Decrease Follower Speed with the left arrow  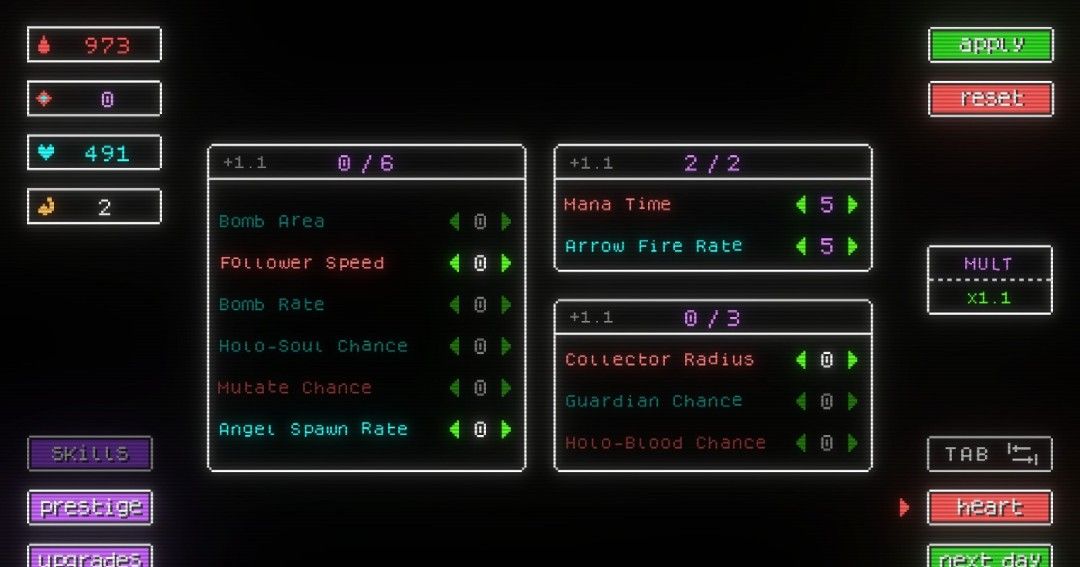454,263
